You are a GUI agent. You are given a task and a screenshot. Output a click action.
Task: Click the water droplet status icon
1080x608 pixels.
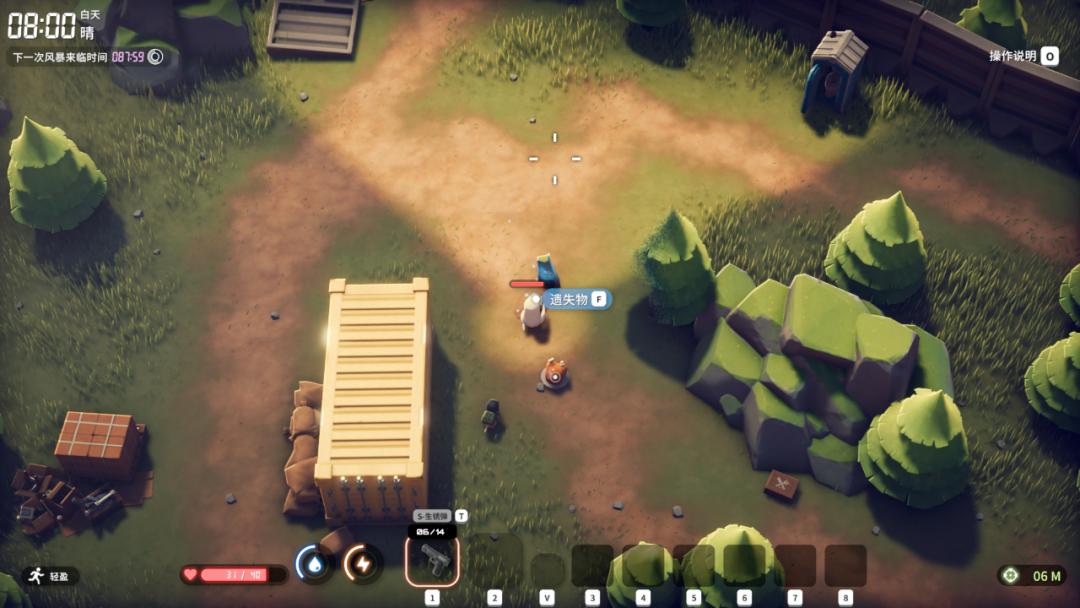[x=314, y=564]
